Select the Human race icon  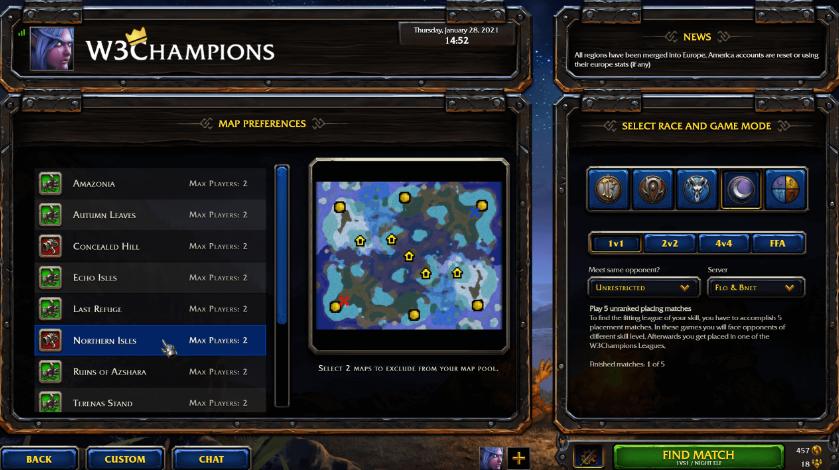[608, 189]
